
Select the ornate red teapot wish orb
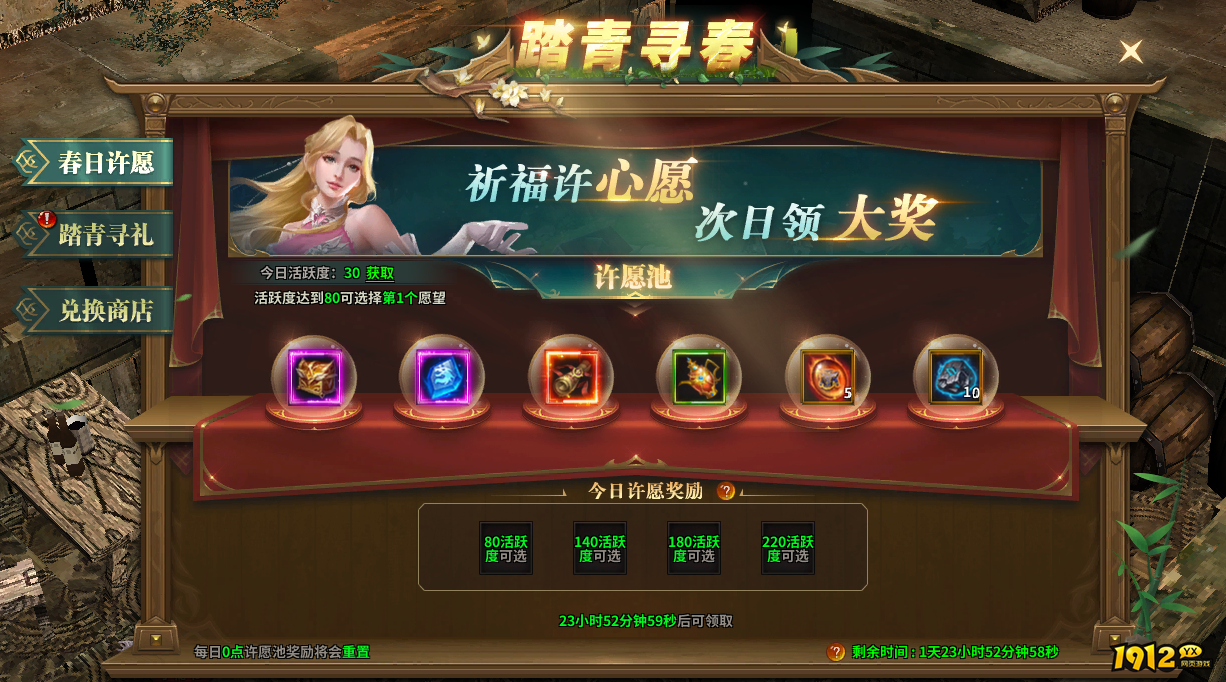tap(699, 378)
